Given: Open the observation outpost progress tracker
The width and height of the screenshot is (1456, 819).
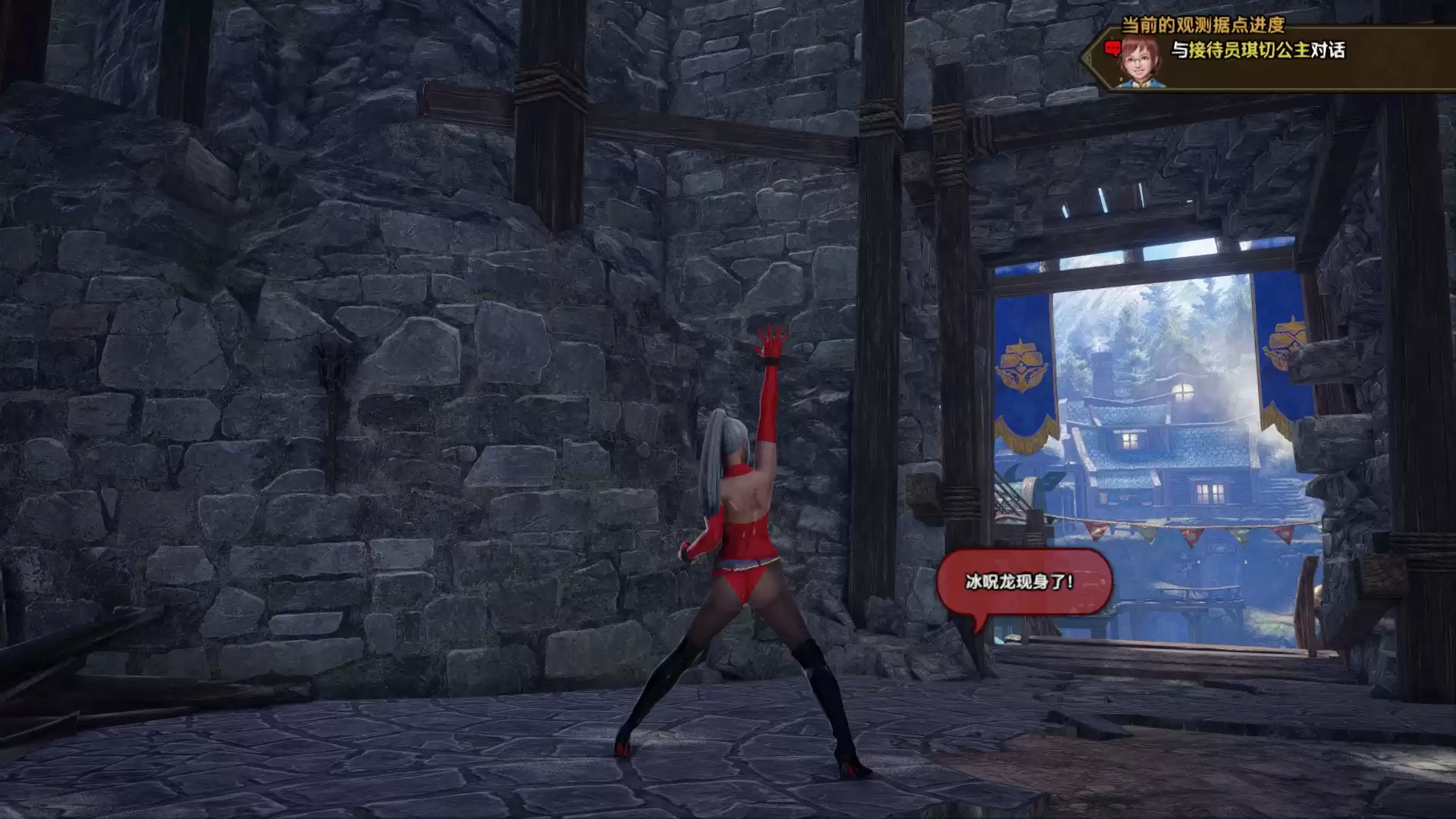Looking at the screenshot, I should 1203,25.
